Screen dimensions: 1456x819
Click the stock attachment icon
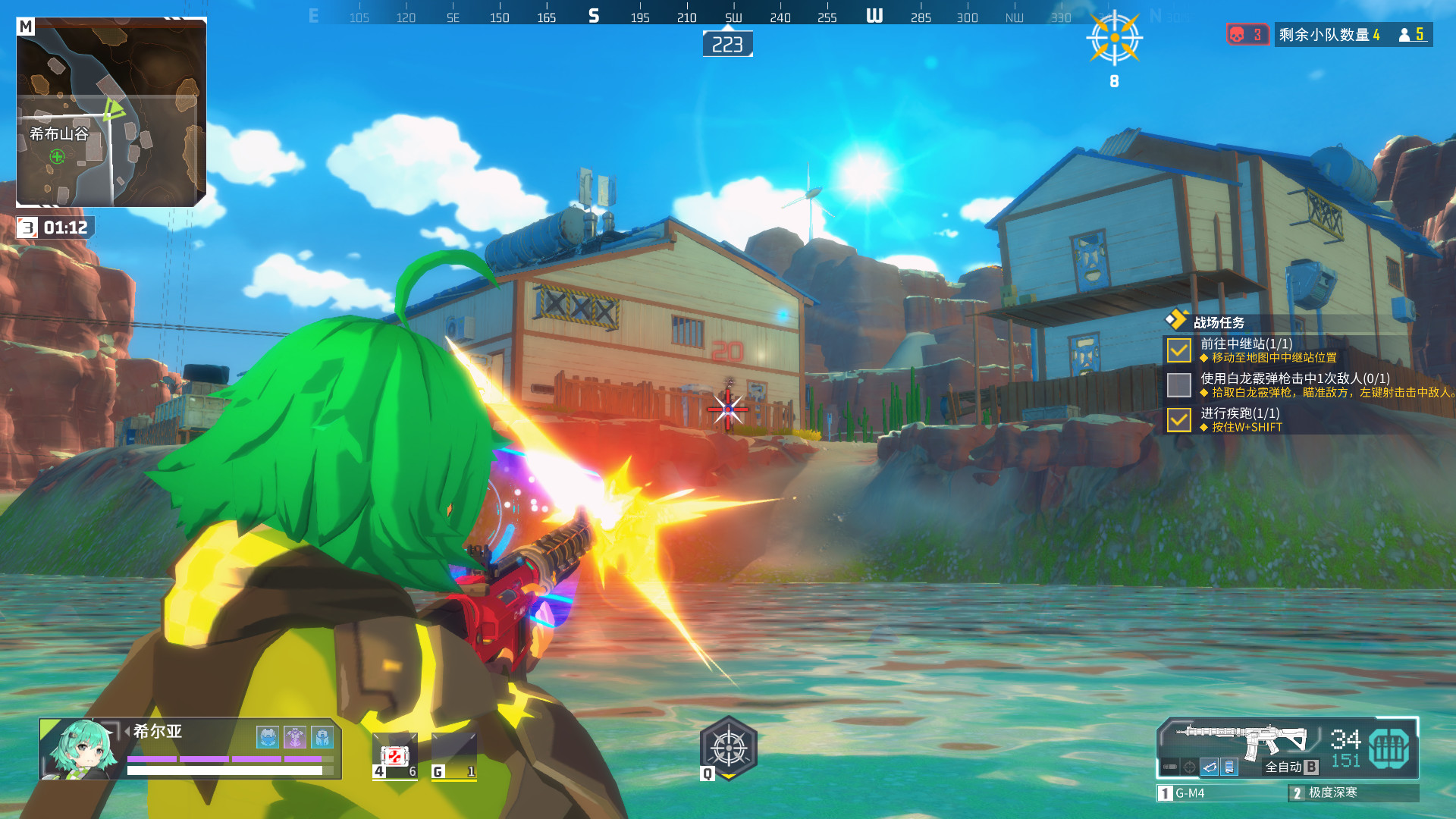(x=1210, y=767)
